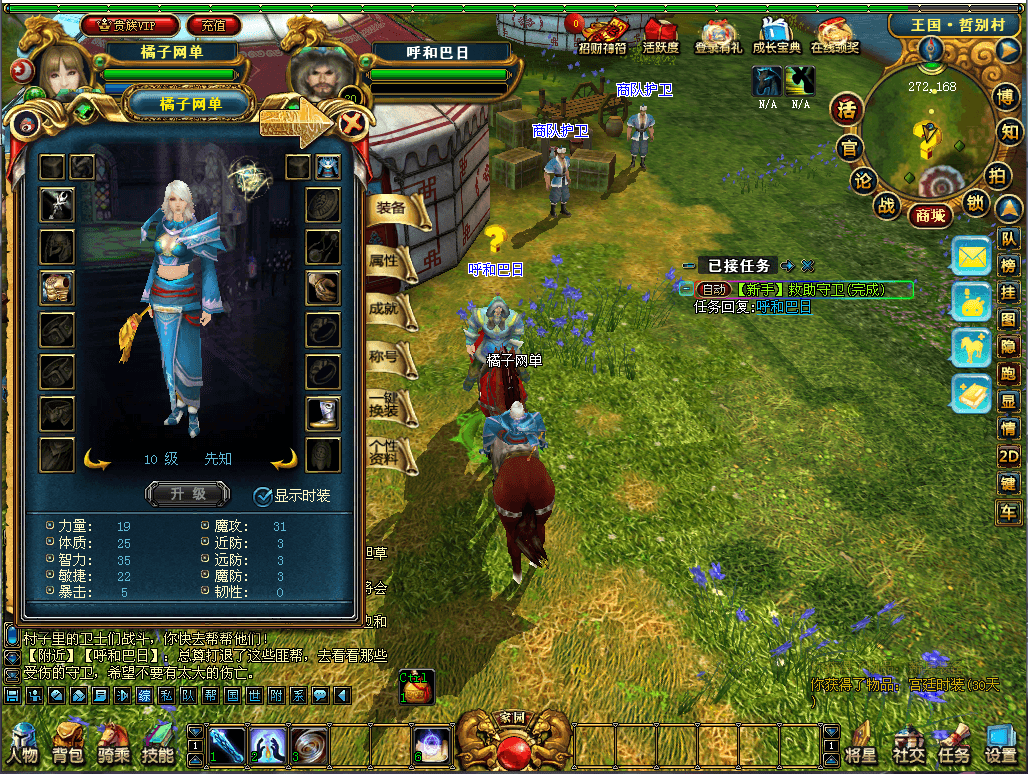Open the 背包 backpack menu
Screen dimensions: 1028x774
coord(69,743)
